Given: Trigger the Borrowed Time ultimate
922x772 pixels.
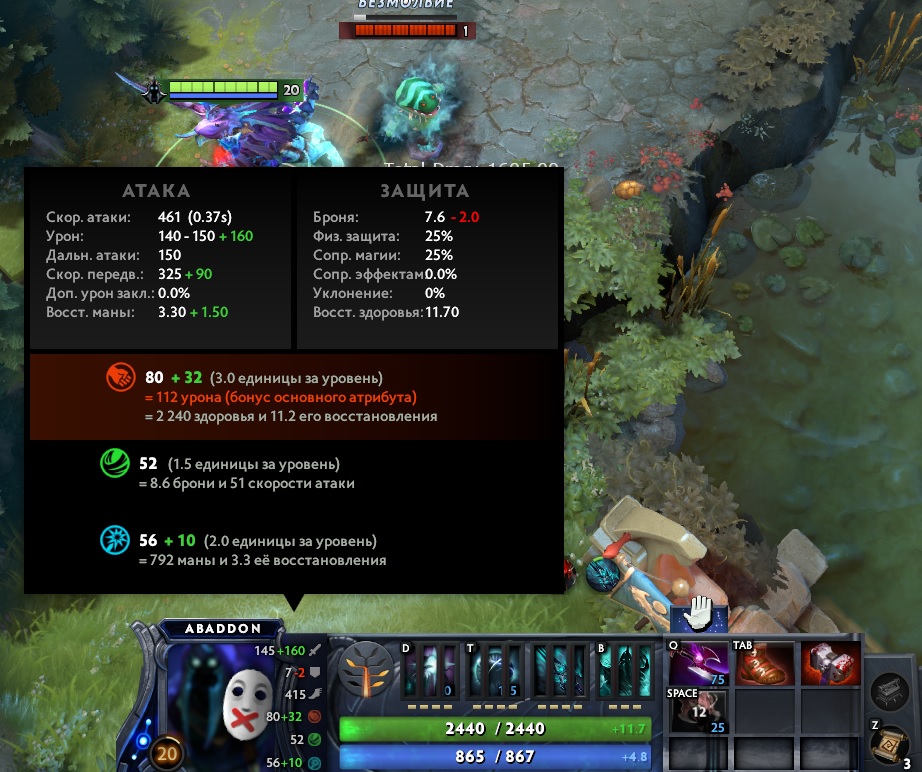Looking at the screenshot, I should coord(622,671).
